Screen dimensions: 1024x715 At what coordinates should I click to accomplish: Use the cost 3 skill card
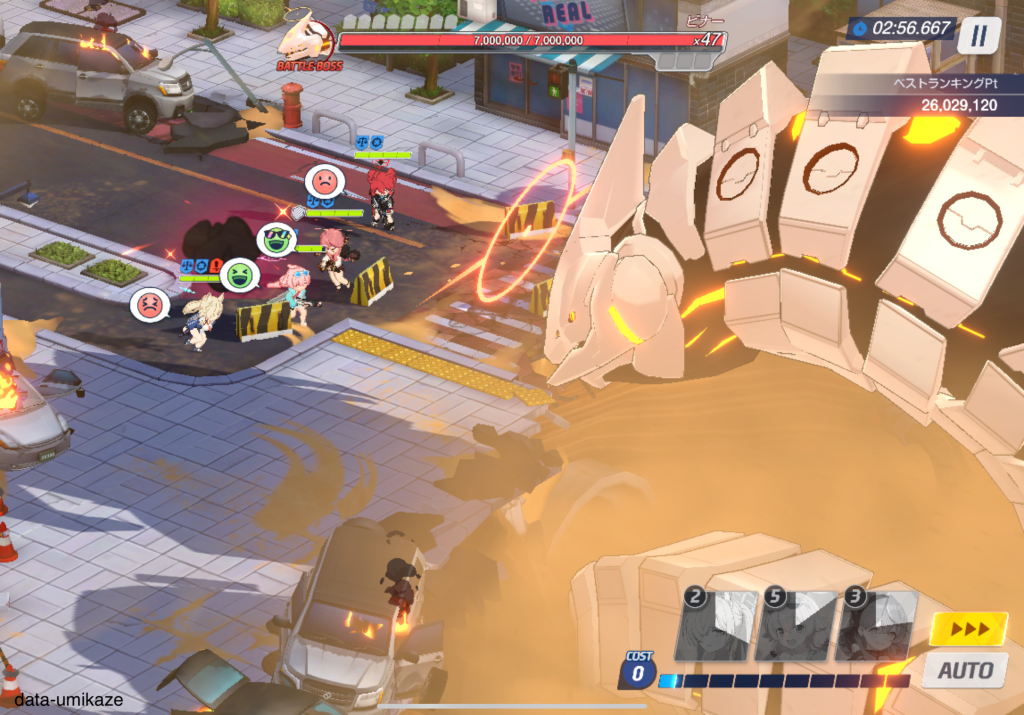(876, 626)
